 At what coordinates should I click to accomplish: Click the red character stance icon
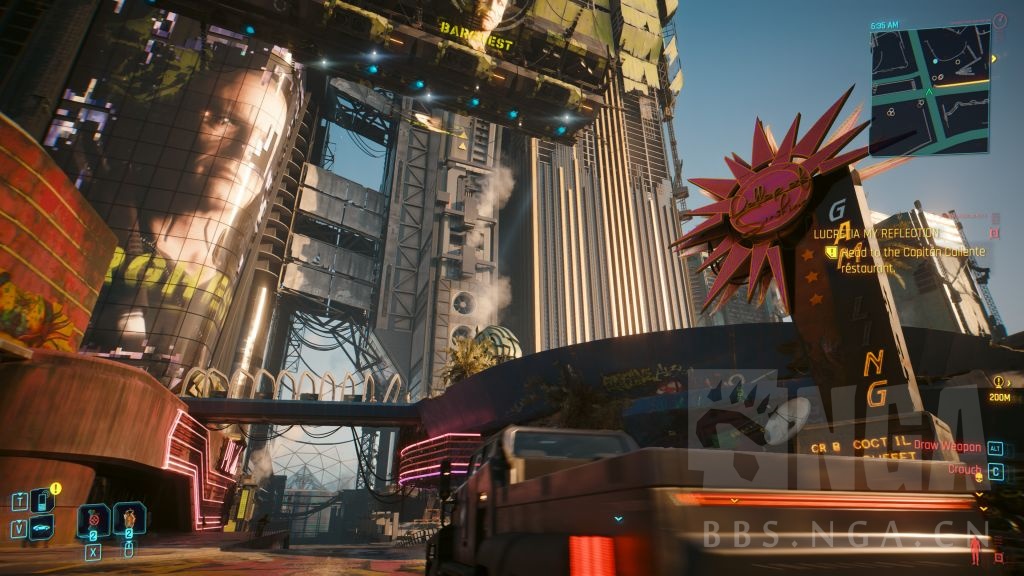coord(975,549)
